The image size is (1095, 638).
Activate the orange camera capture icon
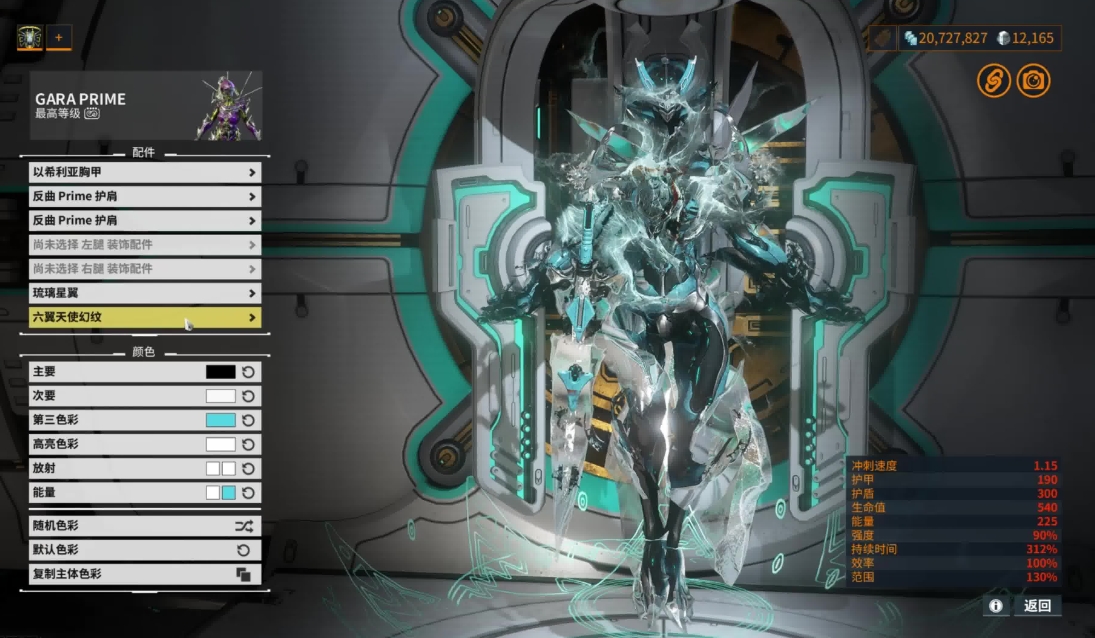1033,81
